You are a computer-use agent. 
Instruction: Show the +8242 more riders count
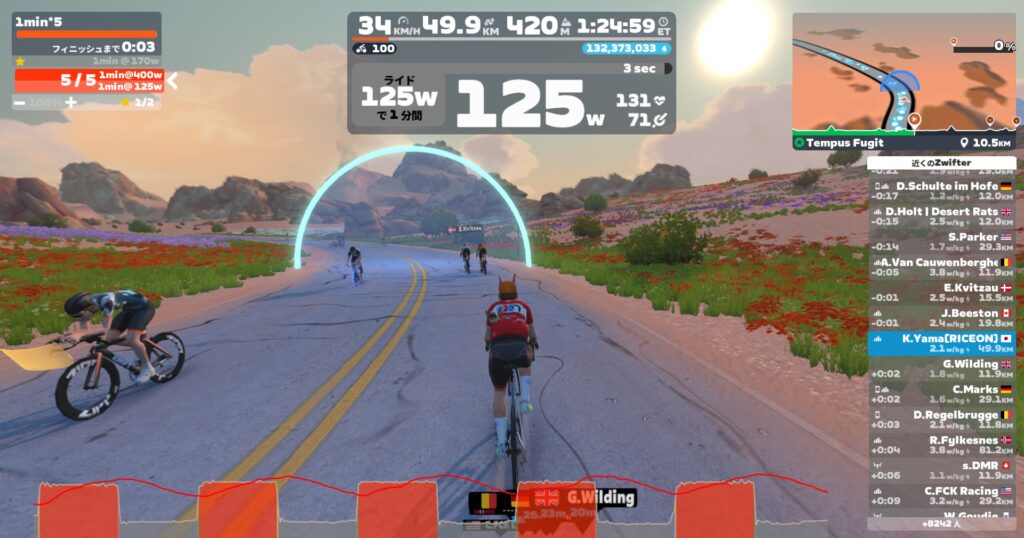(941, 523)
